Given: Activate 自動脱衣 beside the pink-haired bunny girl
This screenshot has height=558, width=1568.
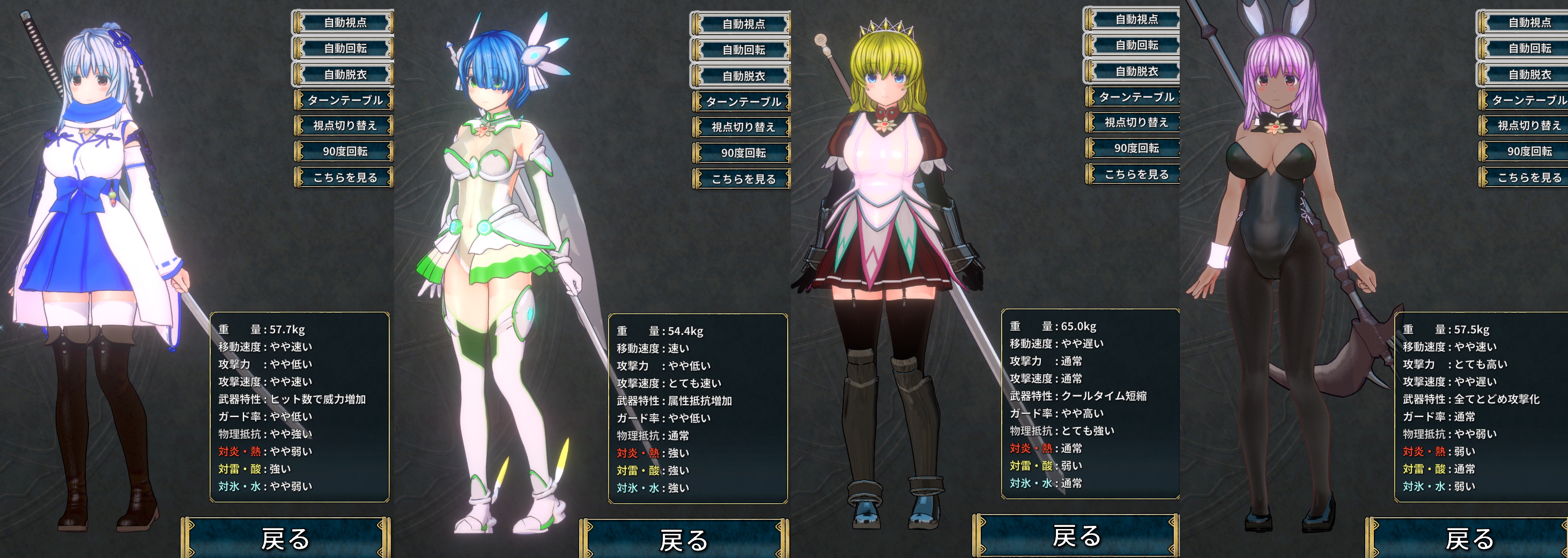Looking at the screenshot, I should 1529,75.
